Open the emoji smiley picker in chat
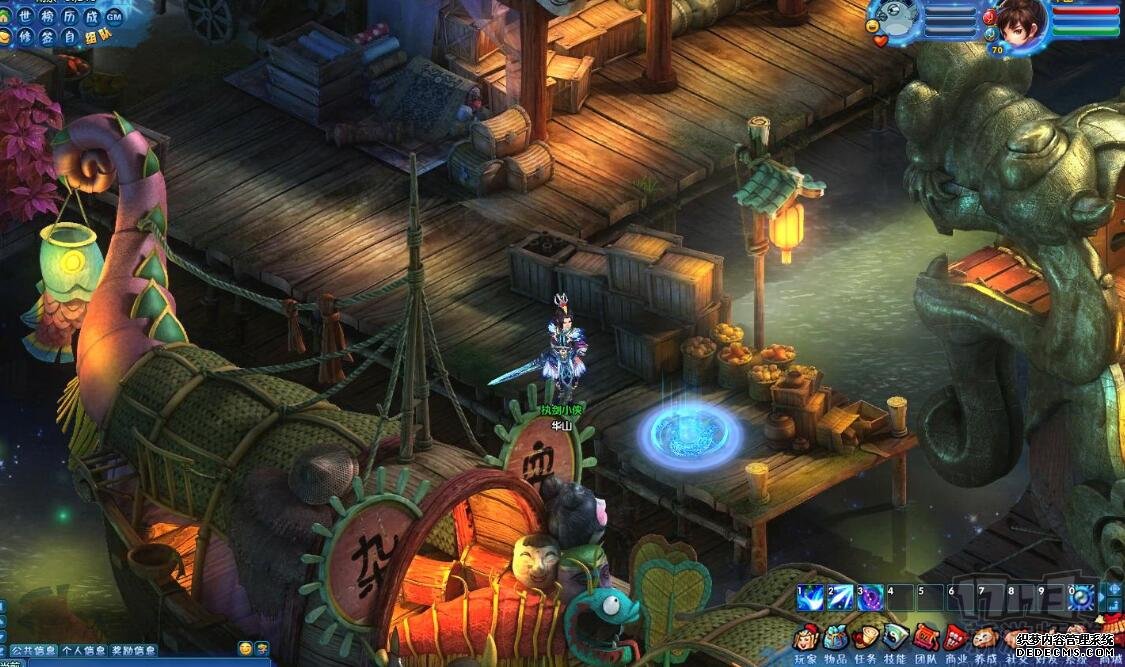 point(246,649)
